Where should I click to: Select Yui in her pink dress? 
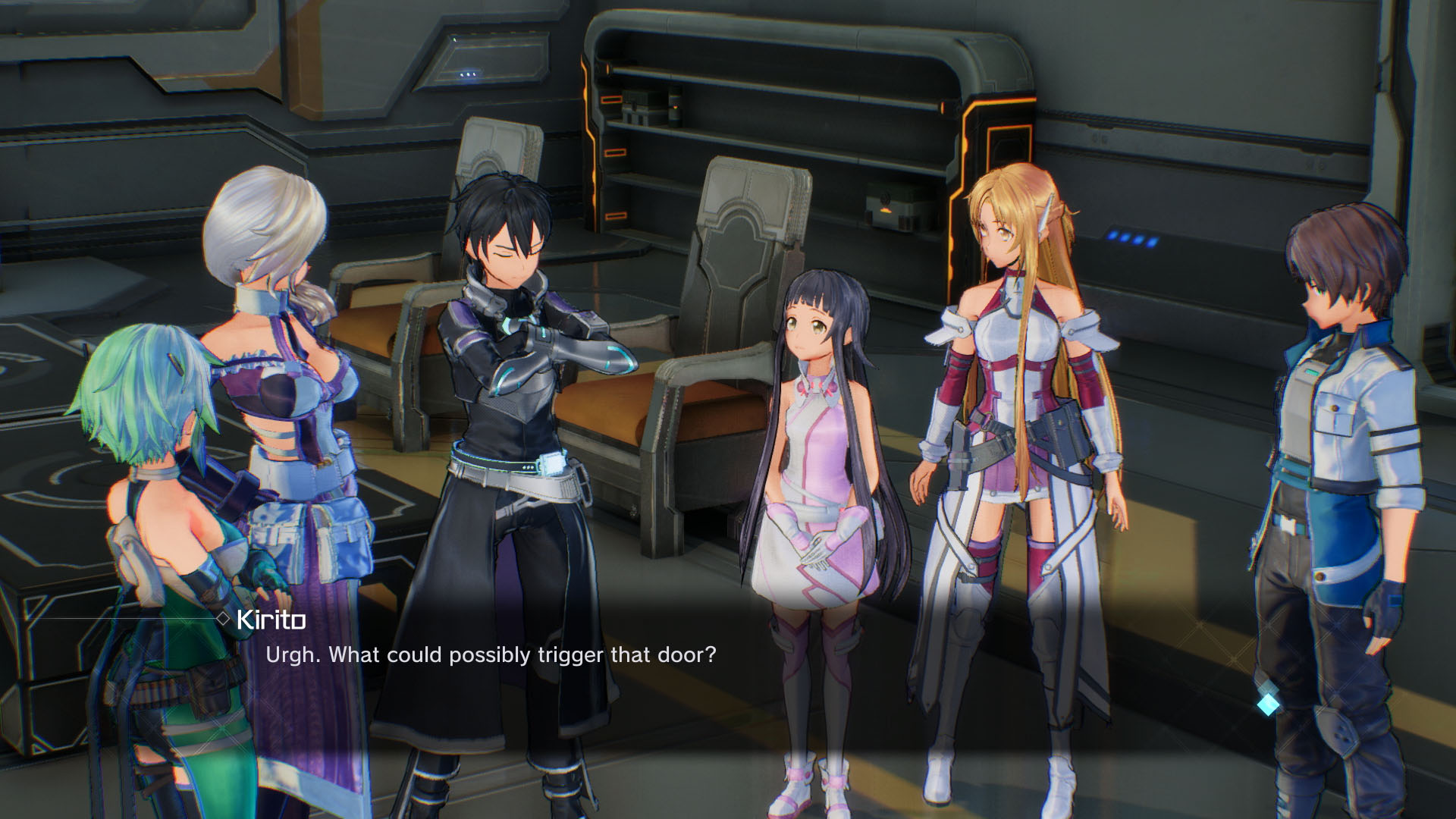(824, 470)
